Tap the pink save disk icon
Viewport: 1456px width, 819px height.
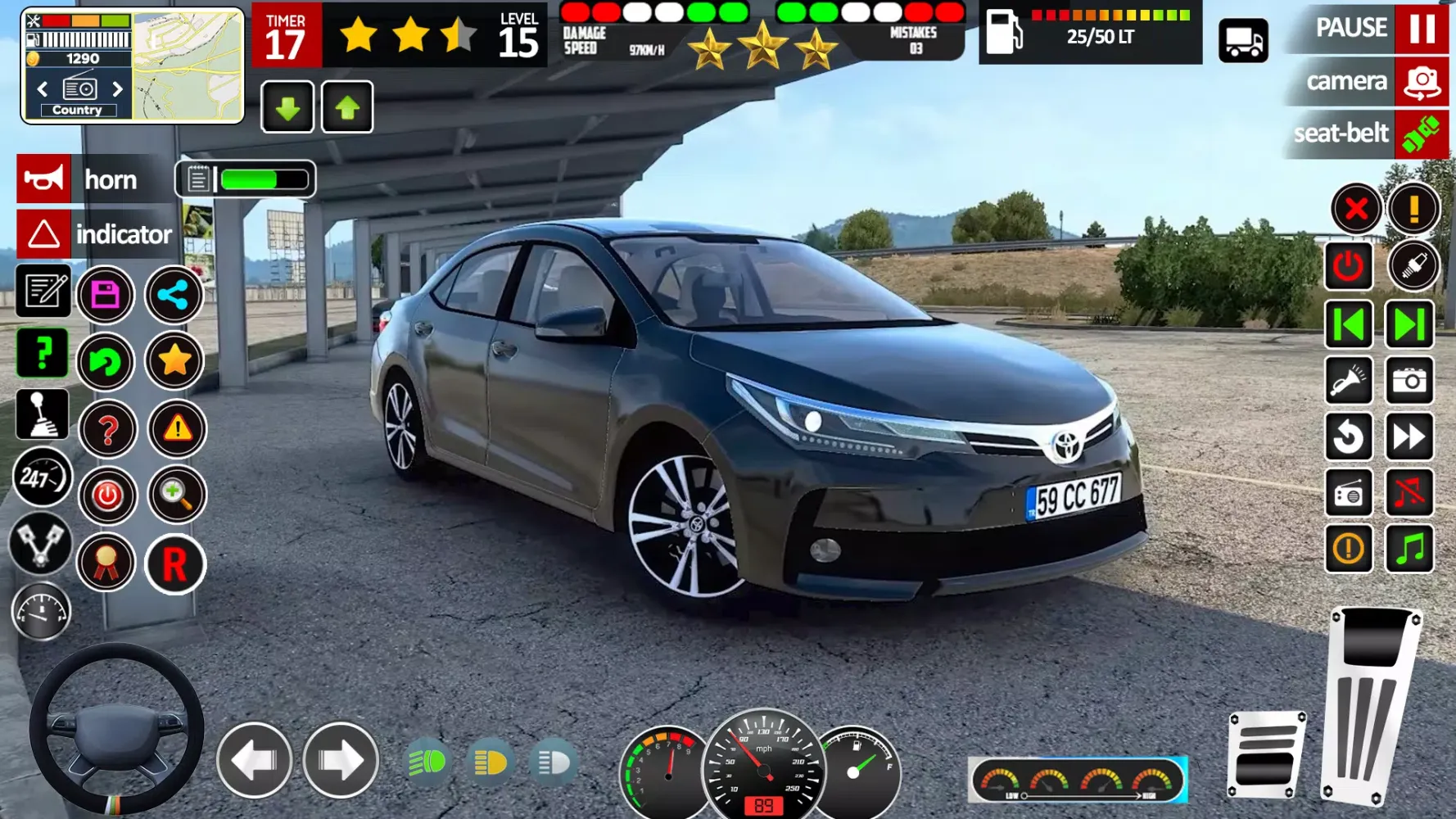click(106, 294)
